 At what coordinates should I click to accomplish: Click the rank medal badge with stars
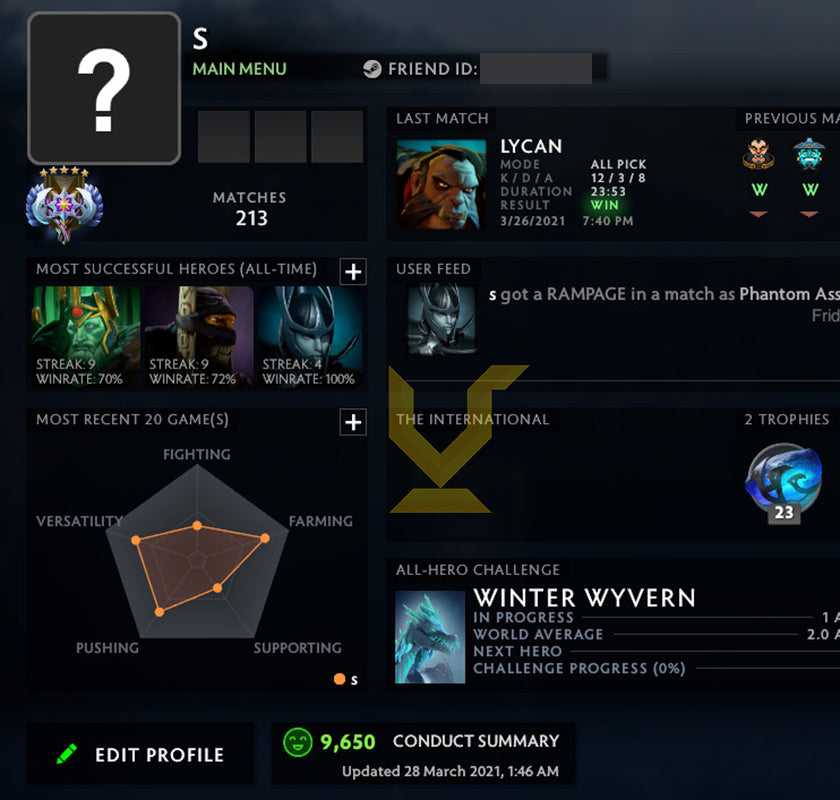64,204
